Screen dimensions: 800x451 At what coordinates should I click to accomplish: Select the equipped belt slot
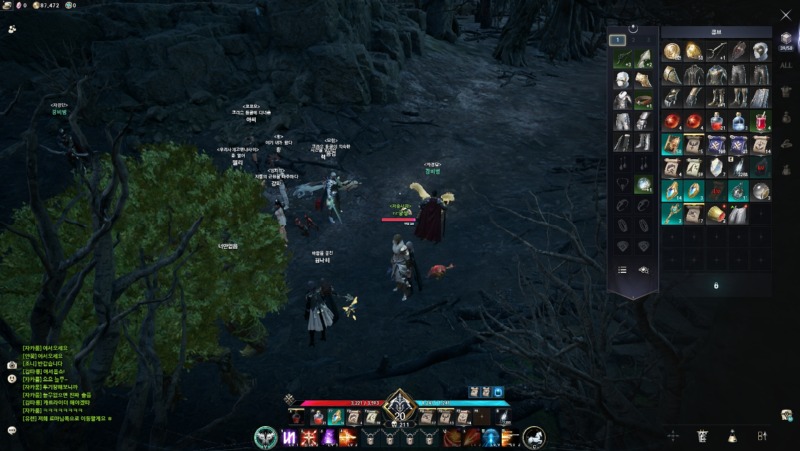click(644, 100)
